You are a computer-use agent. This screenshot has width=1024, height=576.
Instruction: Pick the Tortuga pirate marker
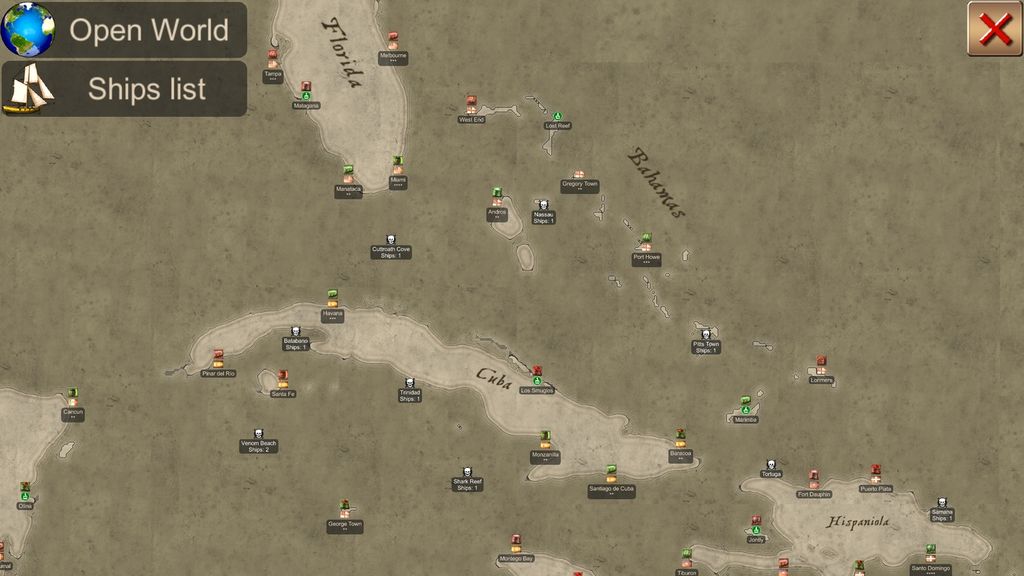pos(771,466)
